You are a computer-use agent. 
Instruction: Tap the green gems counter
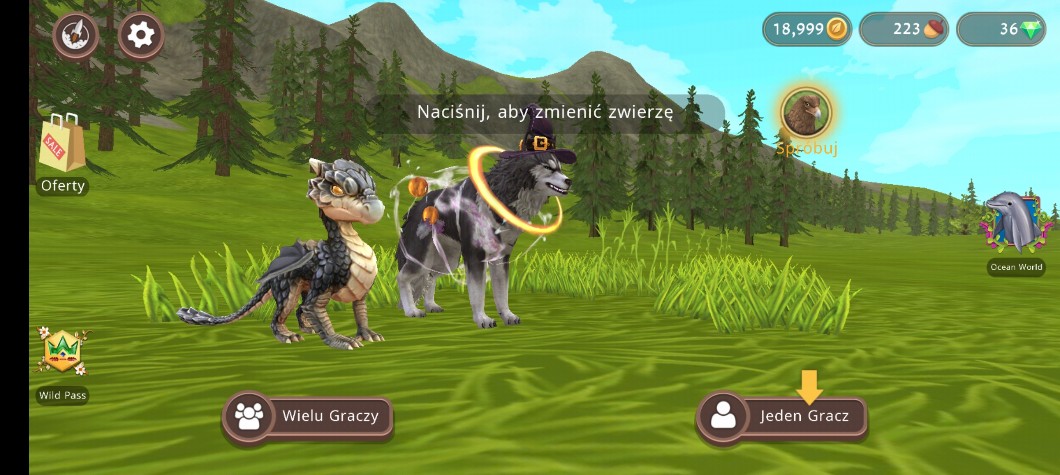click(x=1001, y=29)
